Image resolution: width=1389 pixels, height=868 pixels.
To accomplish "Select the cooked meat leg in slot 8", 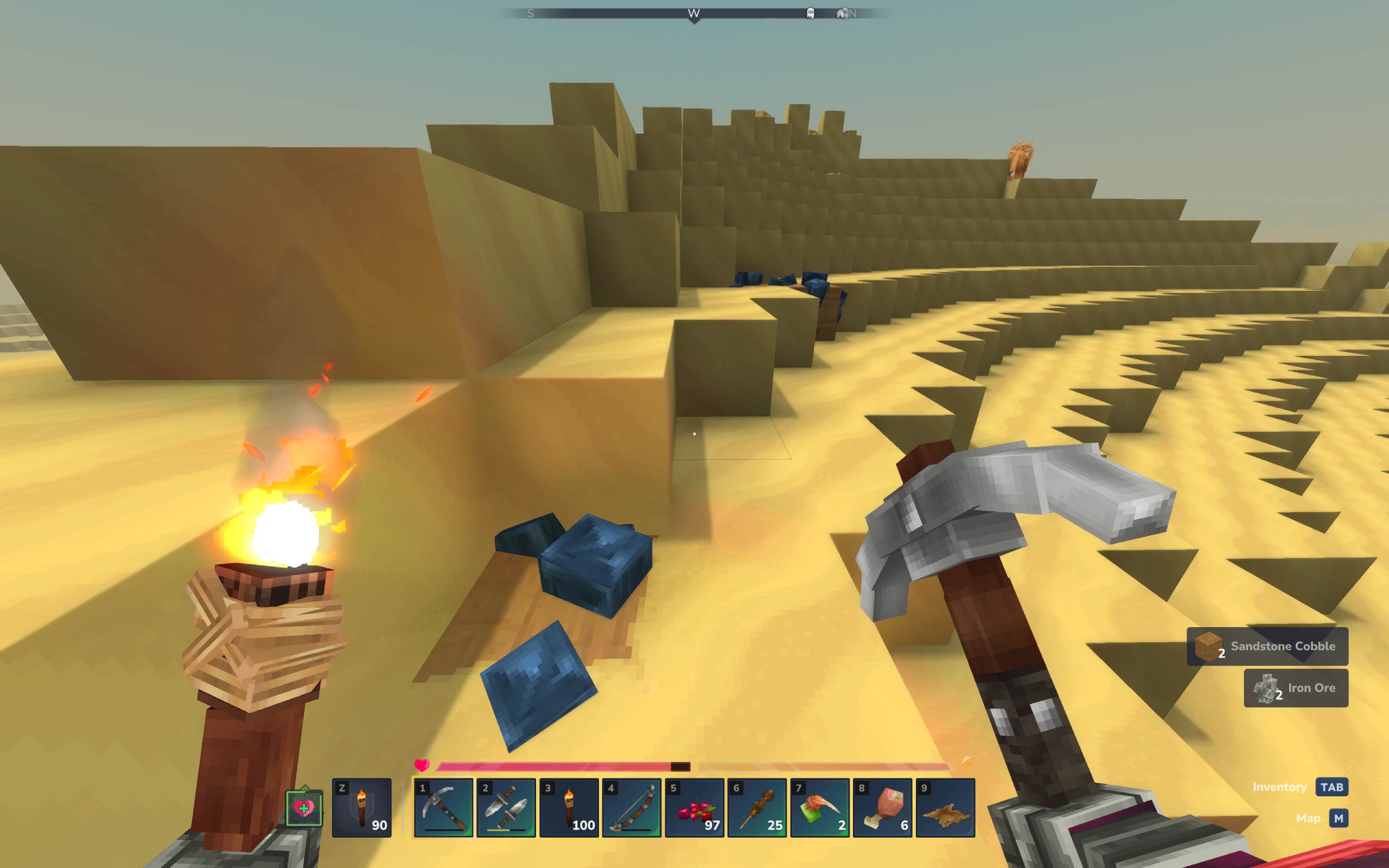I will click(x=883, y=808).
